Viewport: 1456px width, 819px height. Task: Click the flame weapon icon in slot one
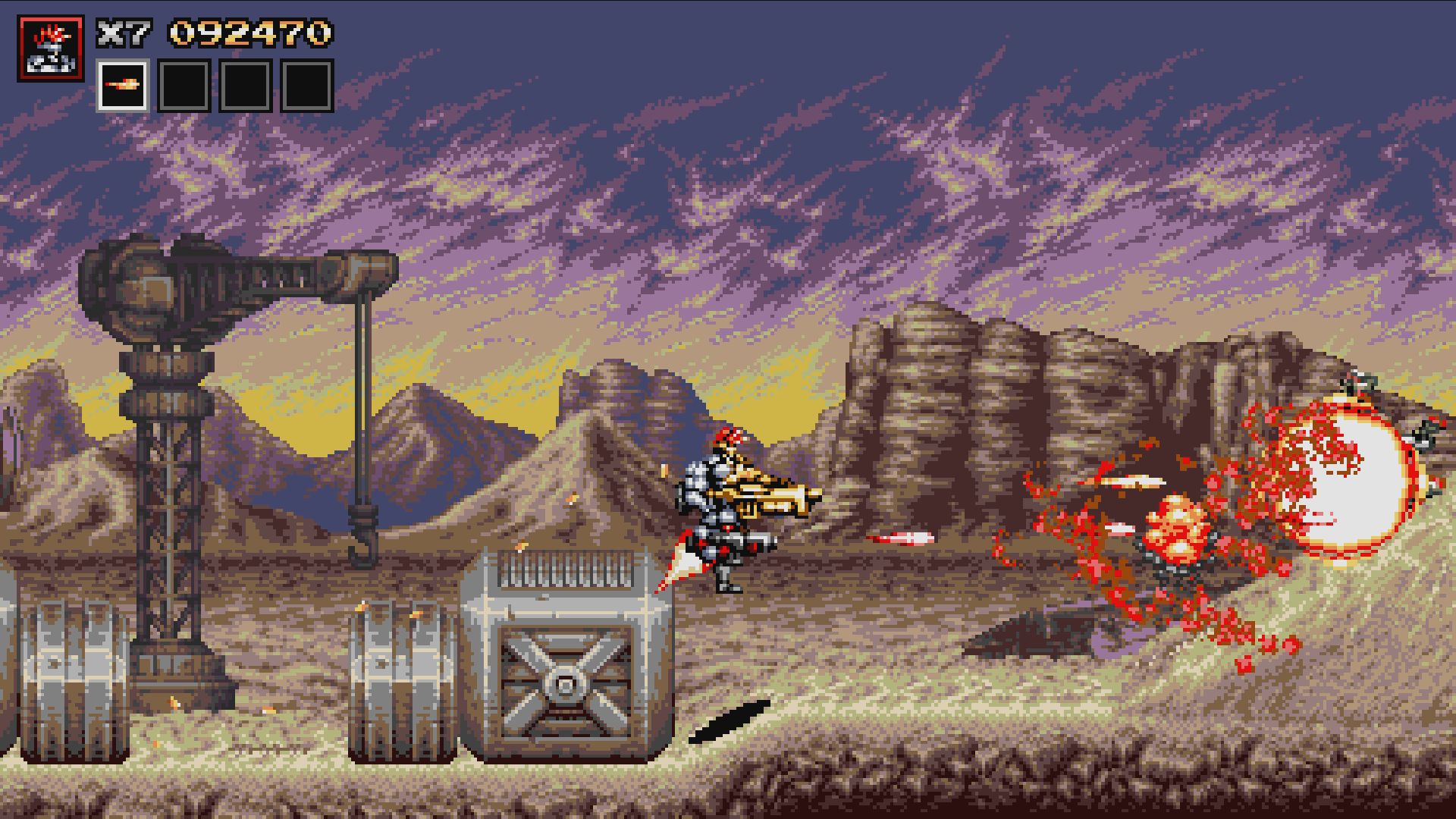[x=124, y=86]
